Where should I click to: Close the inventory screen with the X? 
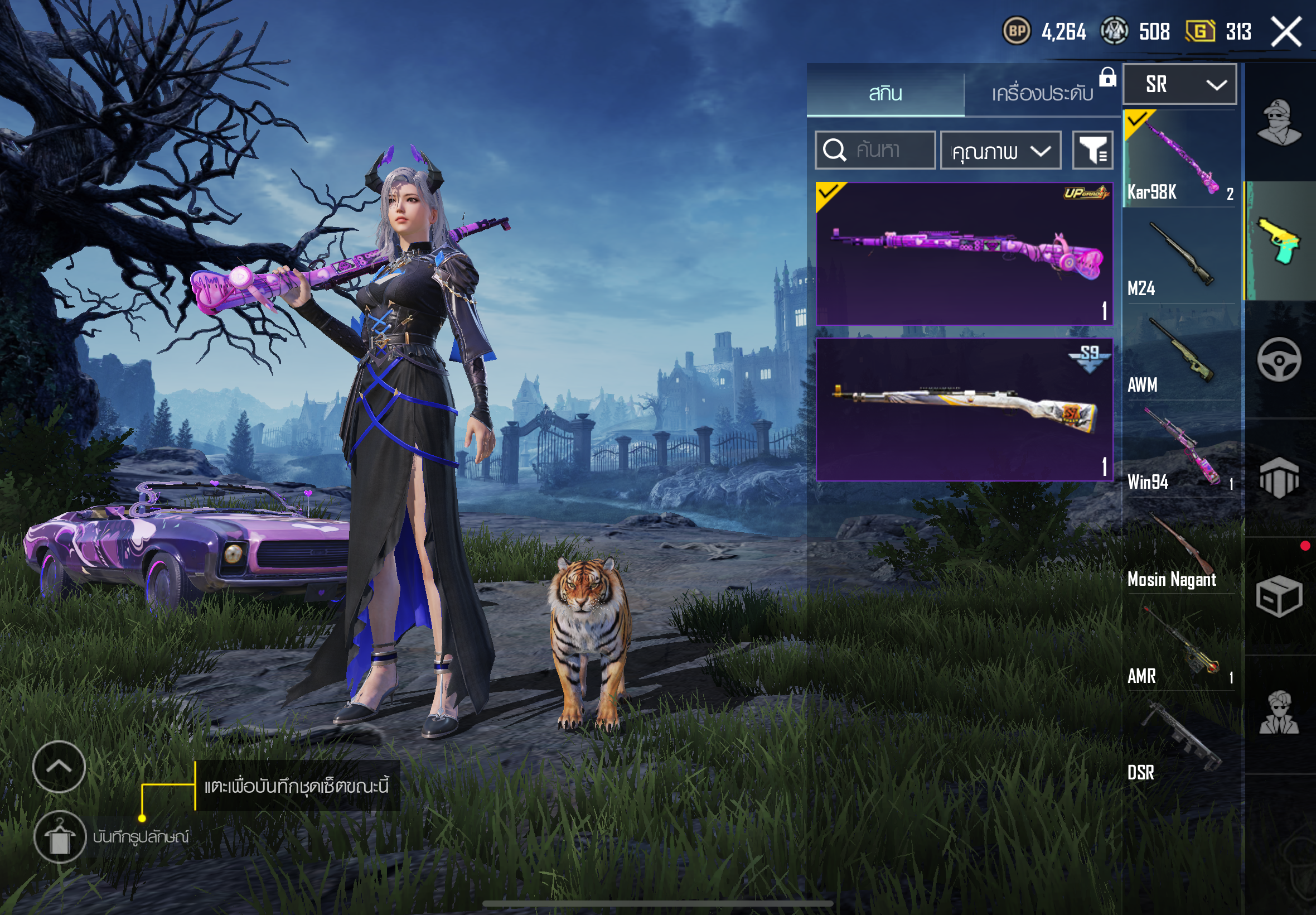pos(1287,32)
